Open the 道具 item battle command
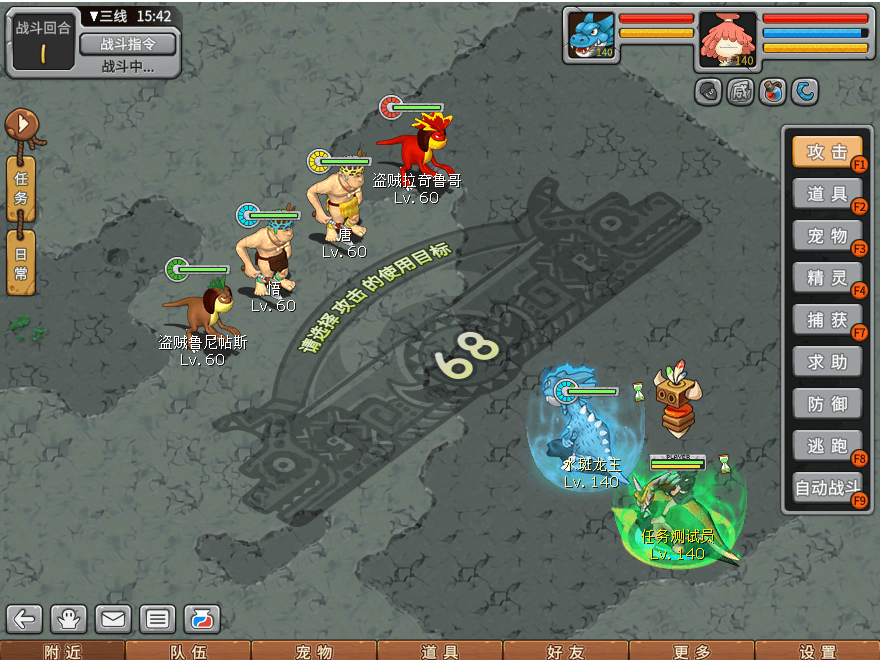Screen dimensions: 880x660 click(827, 194)
